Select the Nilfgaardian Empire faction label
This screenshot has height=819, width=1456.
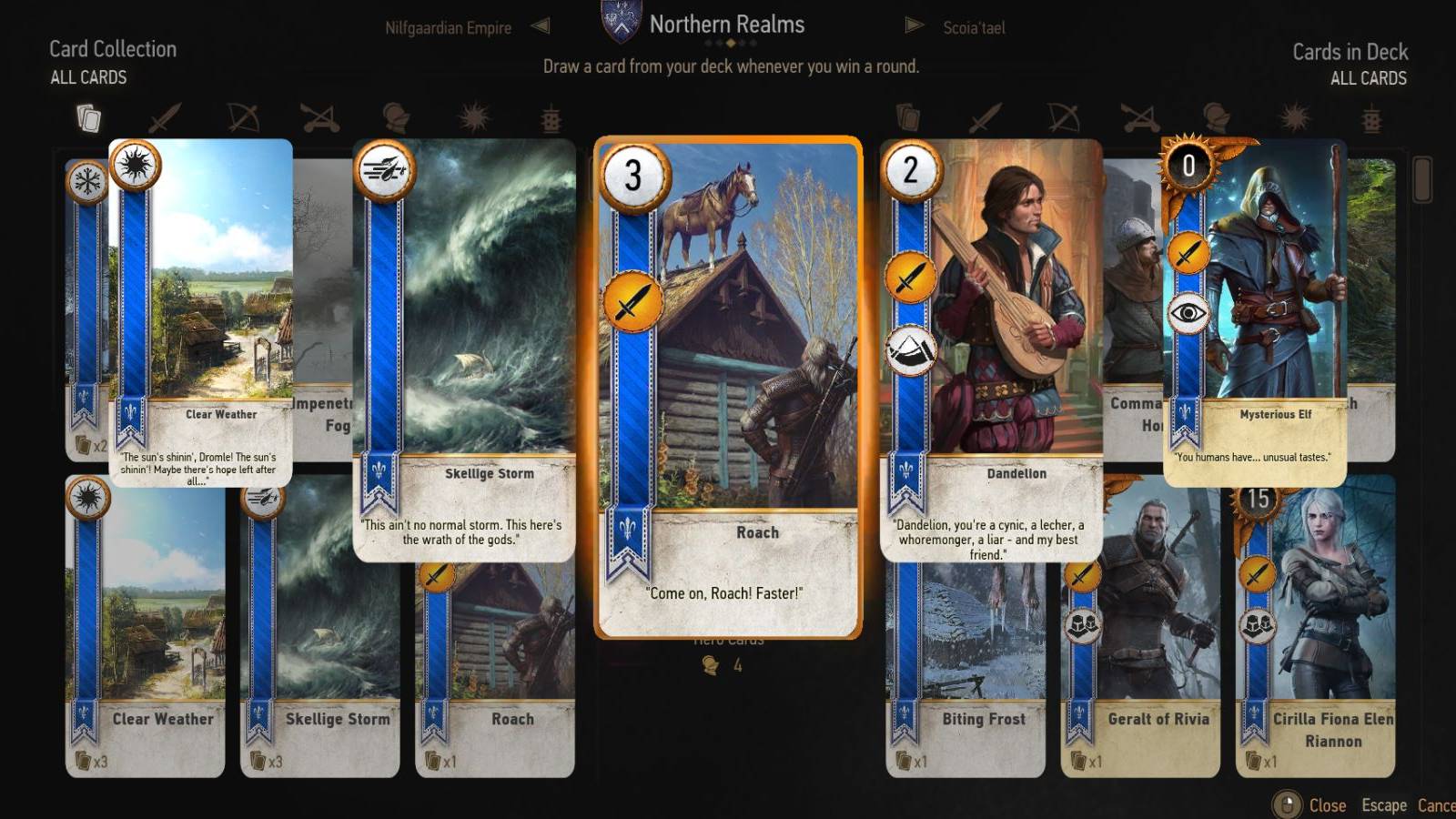(x=450, y=27)
